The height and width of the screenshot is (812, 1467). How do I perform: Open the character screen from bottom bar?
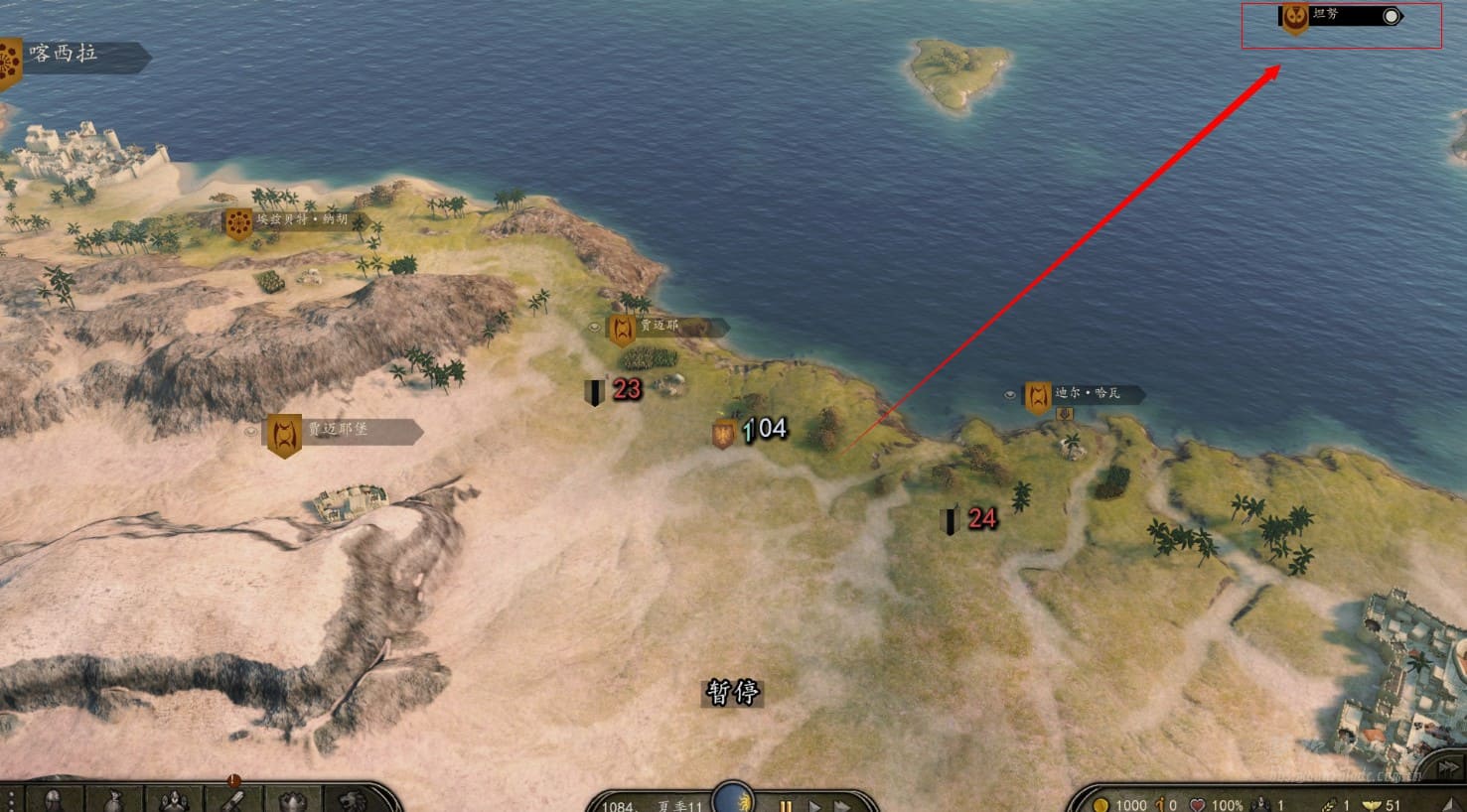[54, 800]
